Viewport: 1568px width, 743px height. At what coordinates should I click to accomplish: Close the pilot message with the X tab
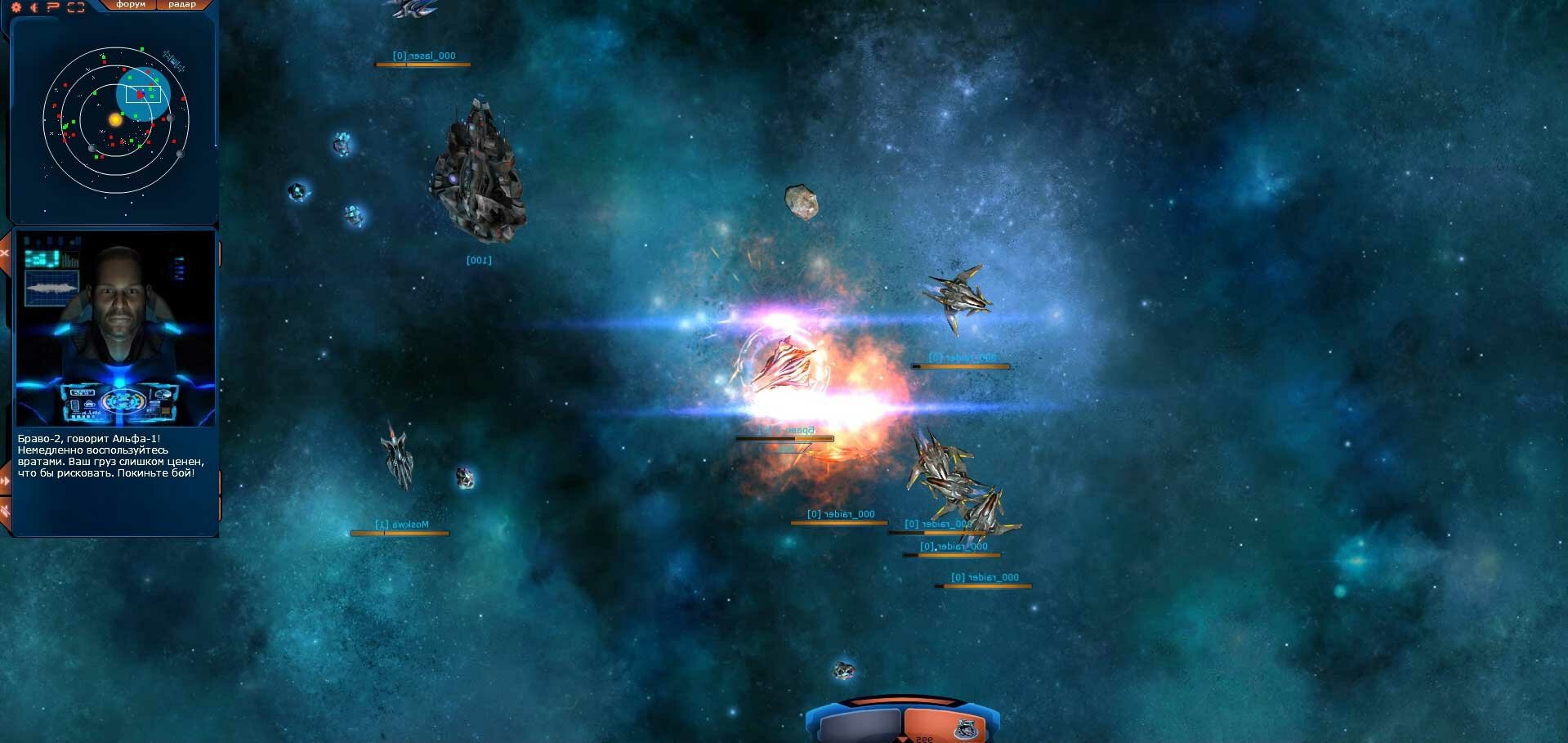coord(4,253)
